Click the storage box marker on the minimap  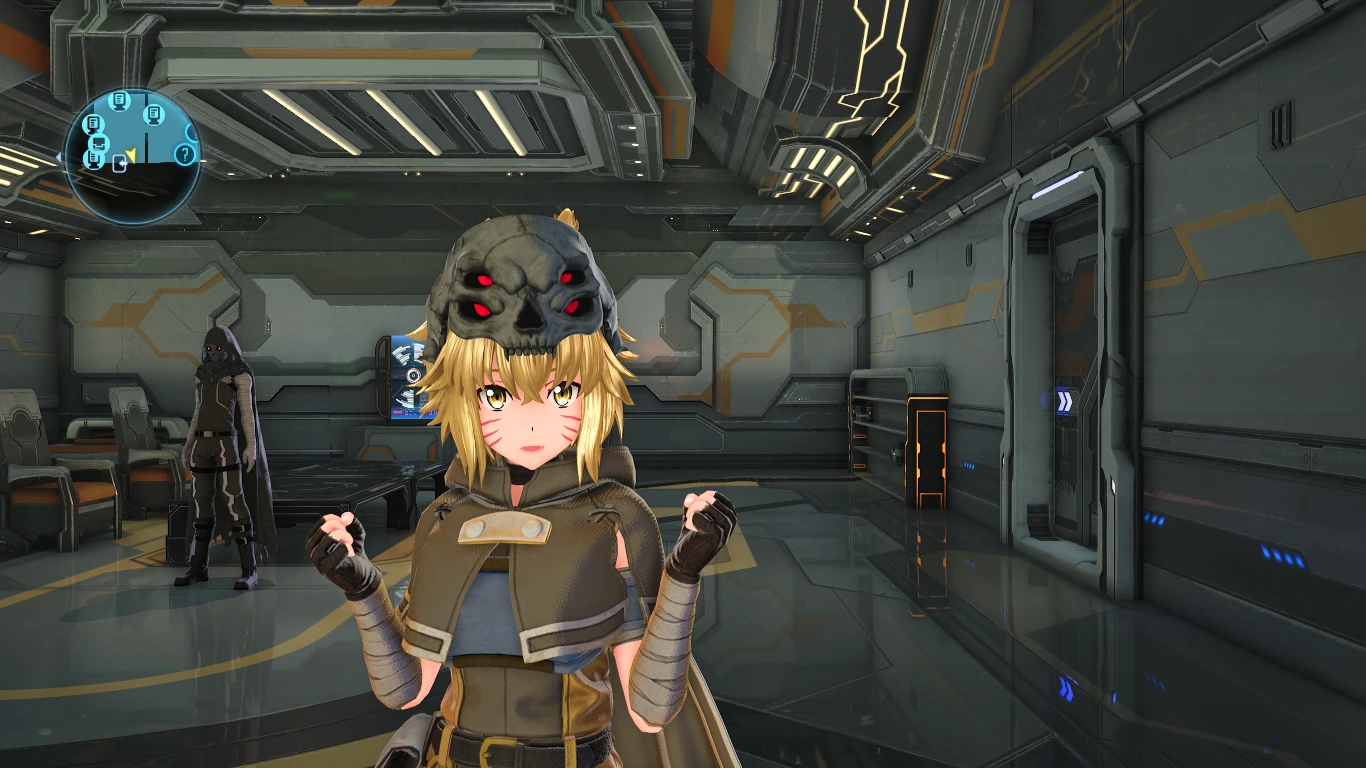point(98,144)
